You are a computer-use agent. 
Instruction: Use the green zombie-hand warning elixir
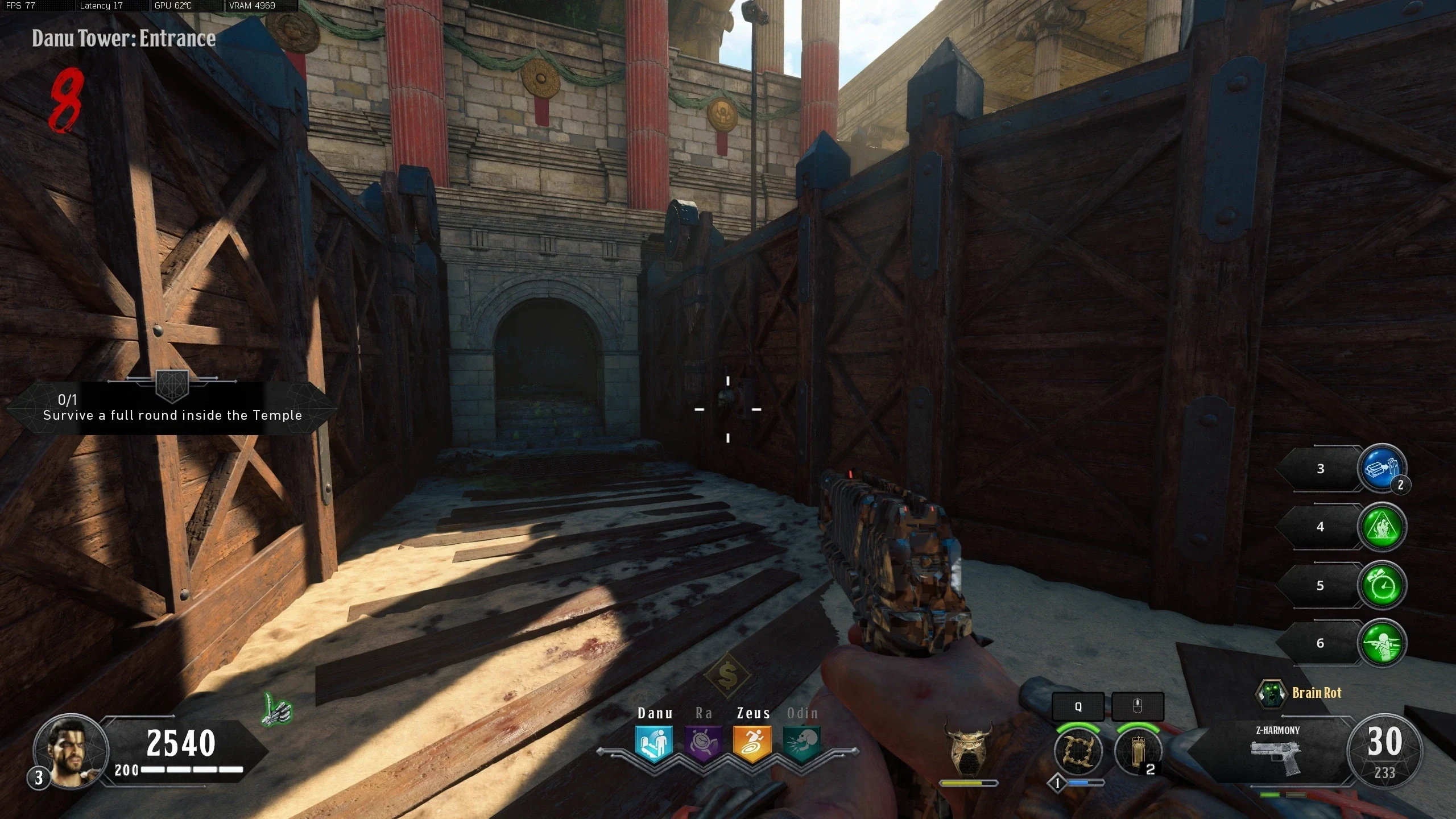(1381, 527)
